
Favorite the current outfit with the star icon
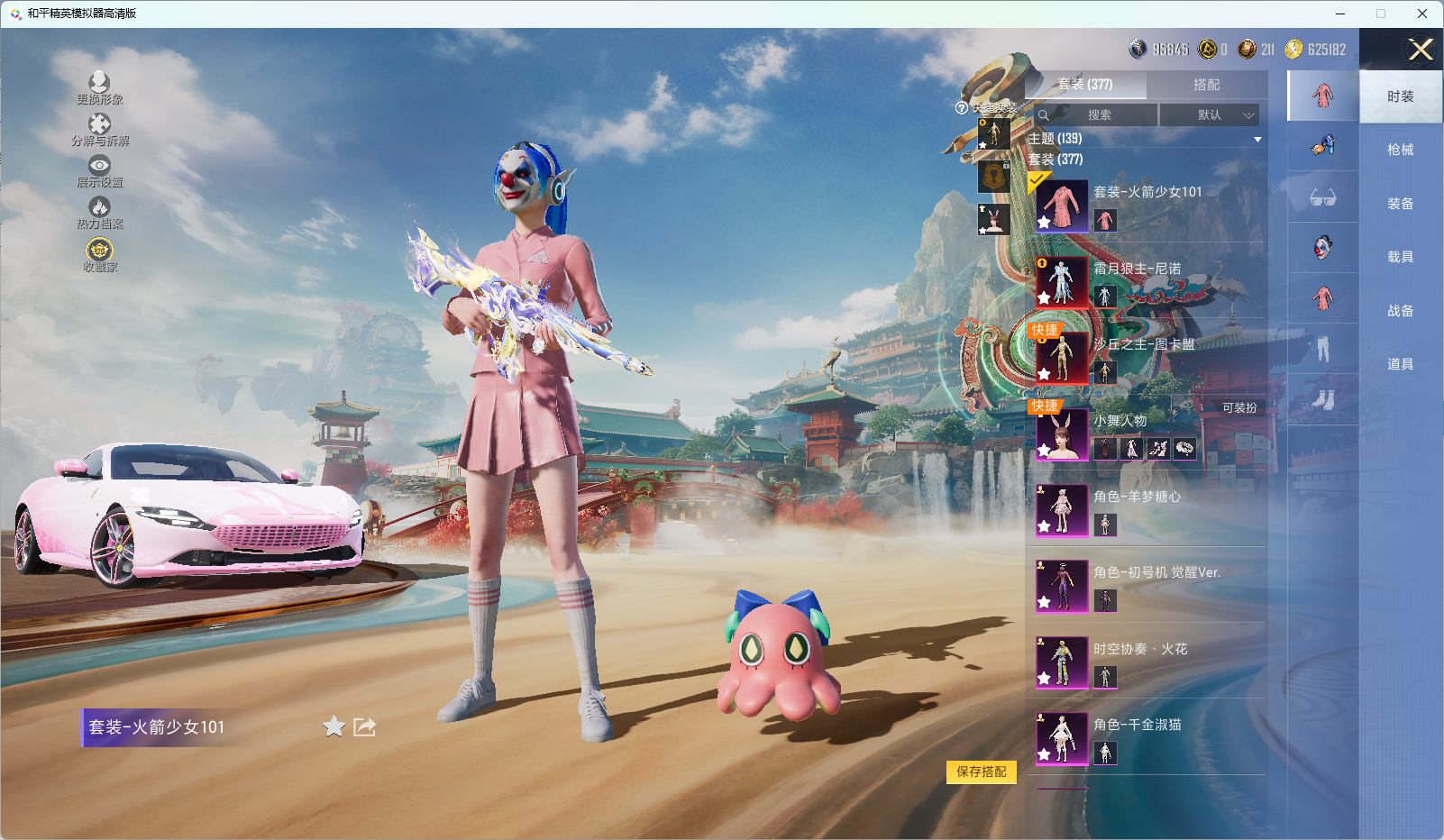coord(334,726)
